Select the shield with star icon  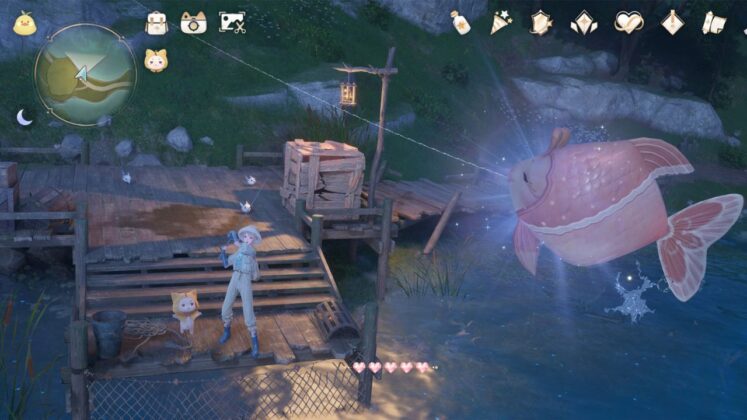[540, 22]
